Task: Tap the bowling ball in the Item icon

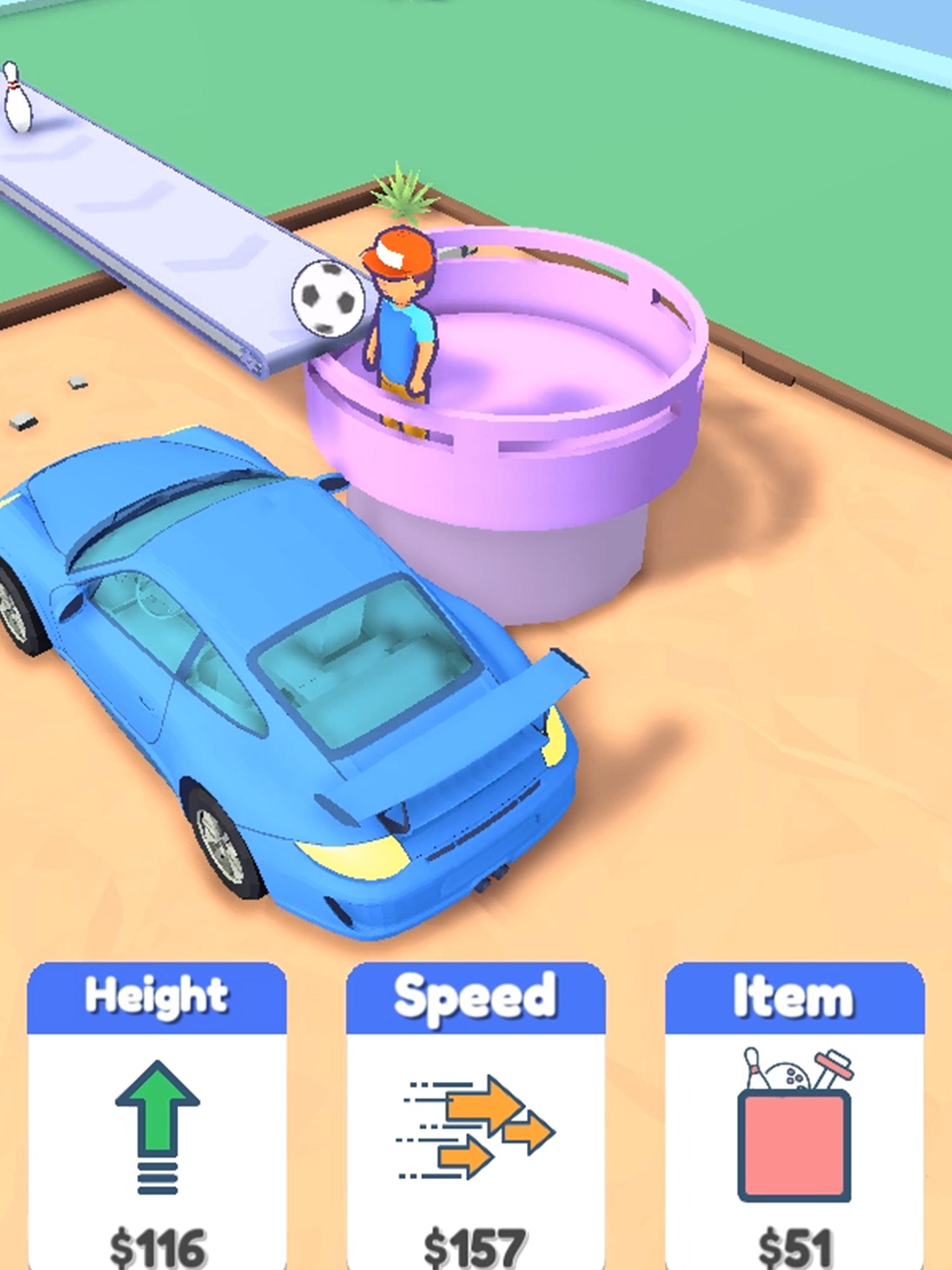Action: [789, 1077]
